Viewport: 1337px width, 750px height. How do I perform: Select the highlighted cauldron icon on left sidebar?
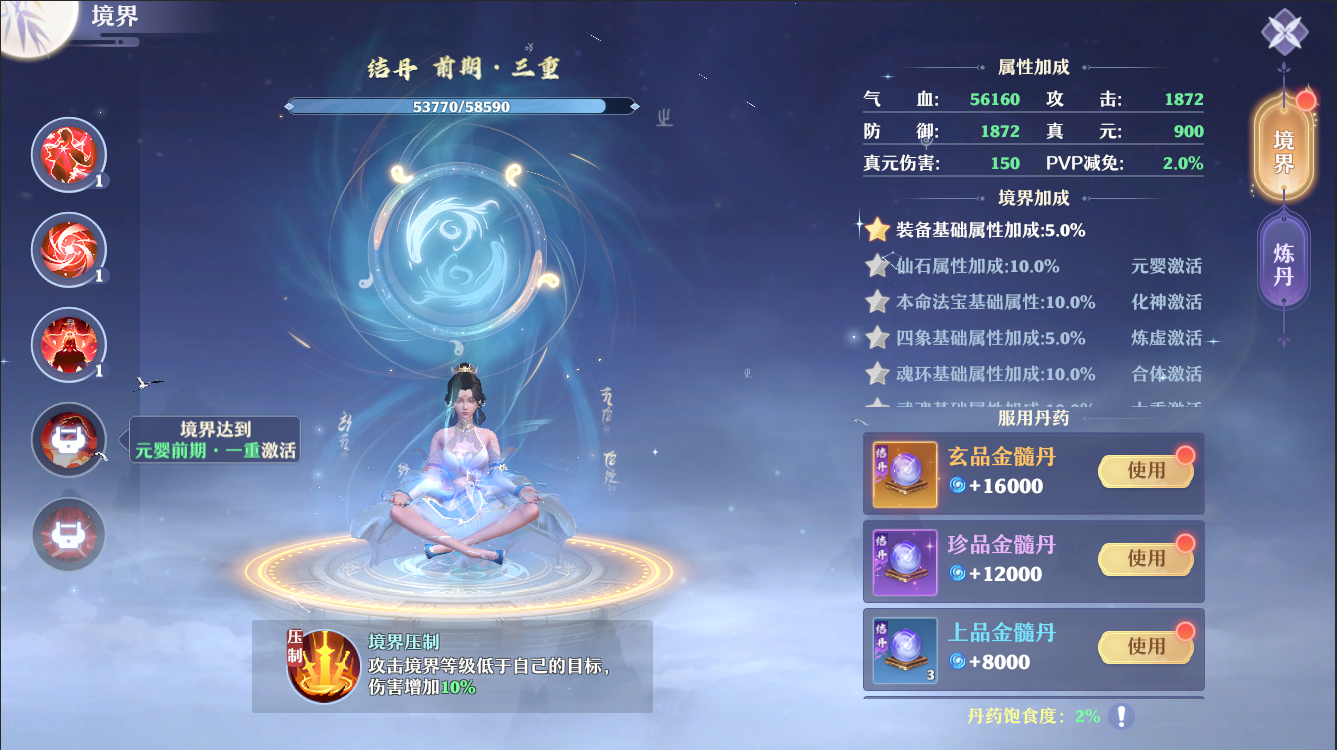pyautogui.click(x=68, y=440)
